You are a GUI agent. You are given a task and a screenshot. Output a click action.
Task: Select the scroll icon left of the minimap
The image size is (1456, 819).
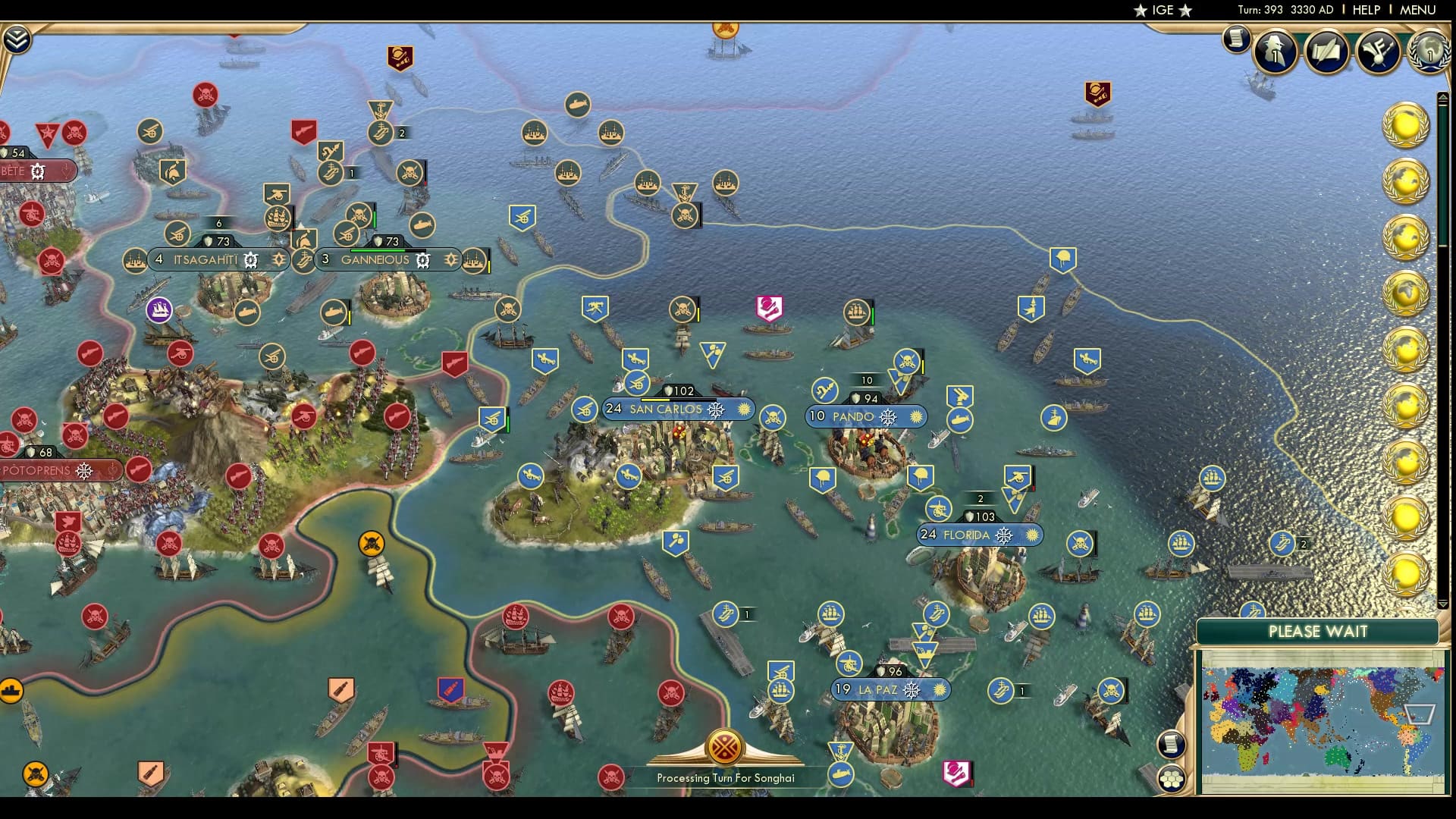(1172, 744)
